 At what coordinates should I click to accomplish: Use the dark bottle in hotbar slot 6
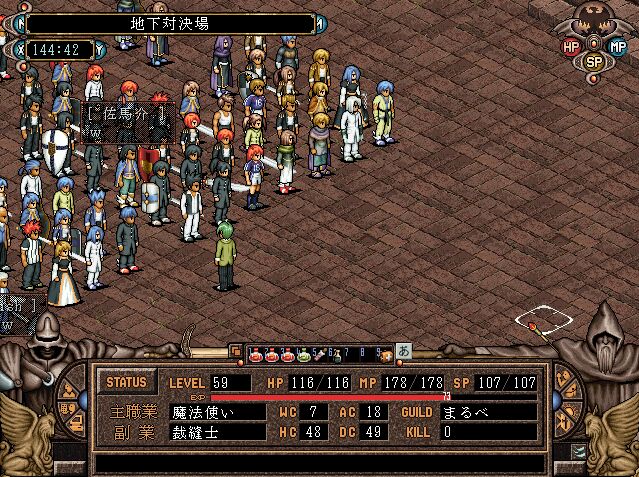click(x=337, y=352)
